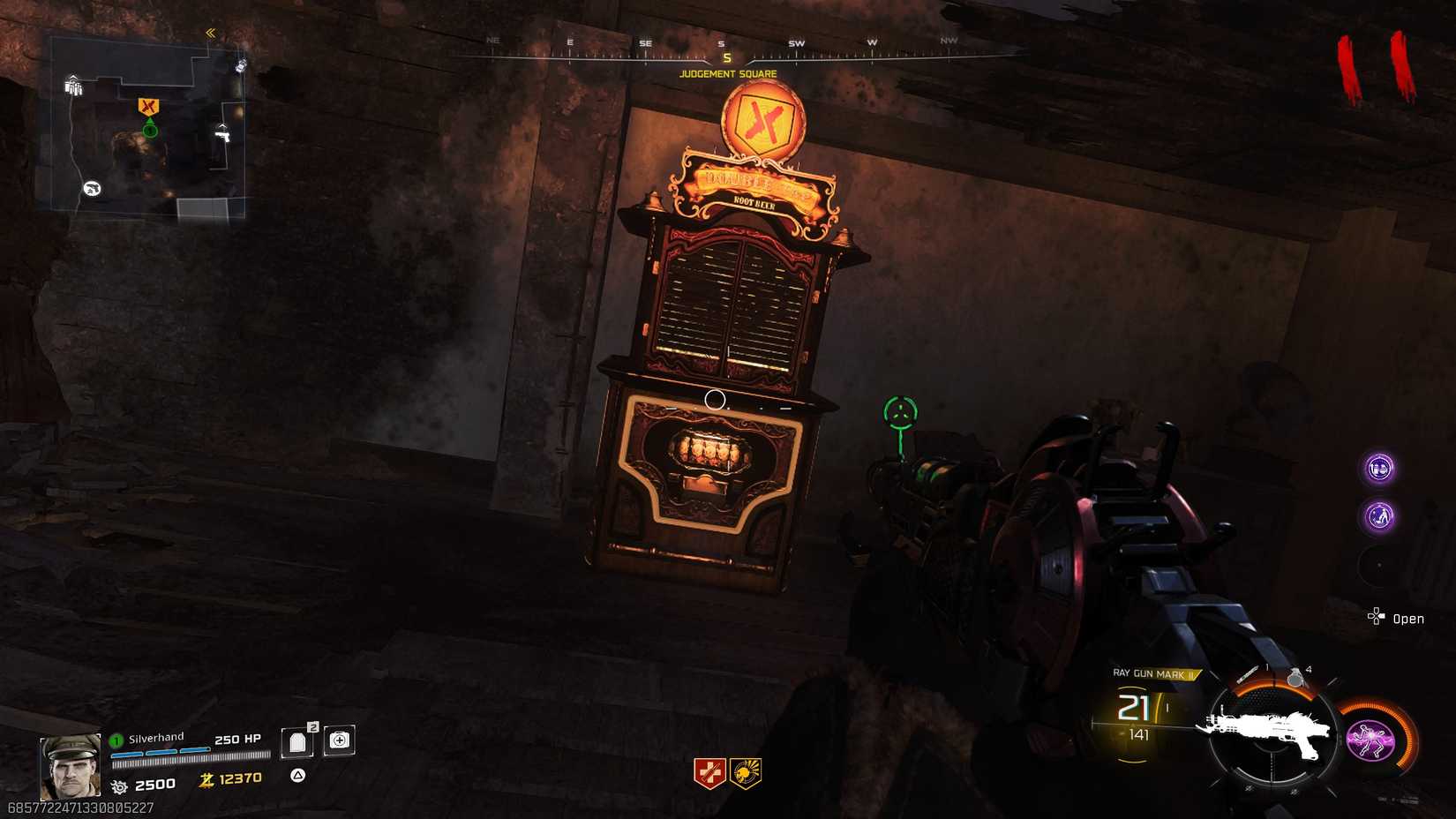The width and height of the screenshot is (1456, 819).
Task: Click the points icon next to 12370
Action: click(x=205, y=781)
